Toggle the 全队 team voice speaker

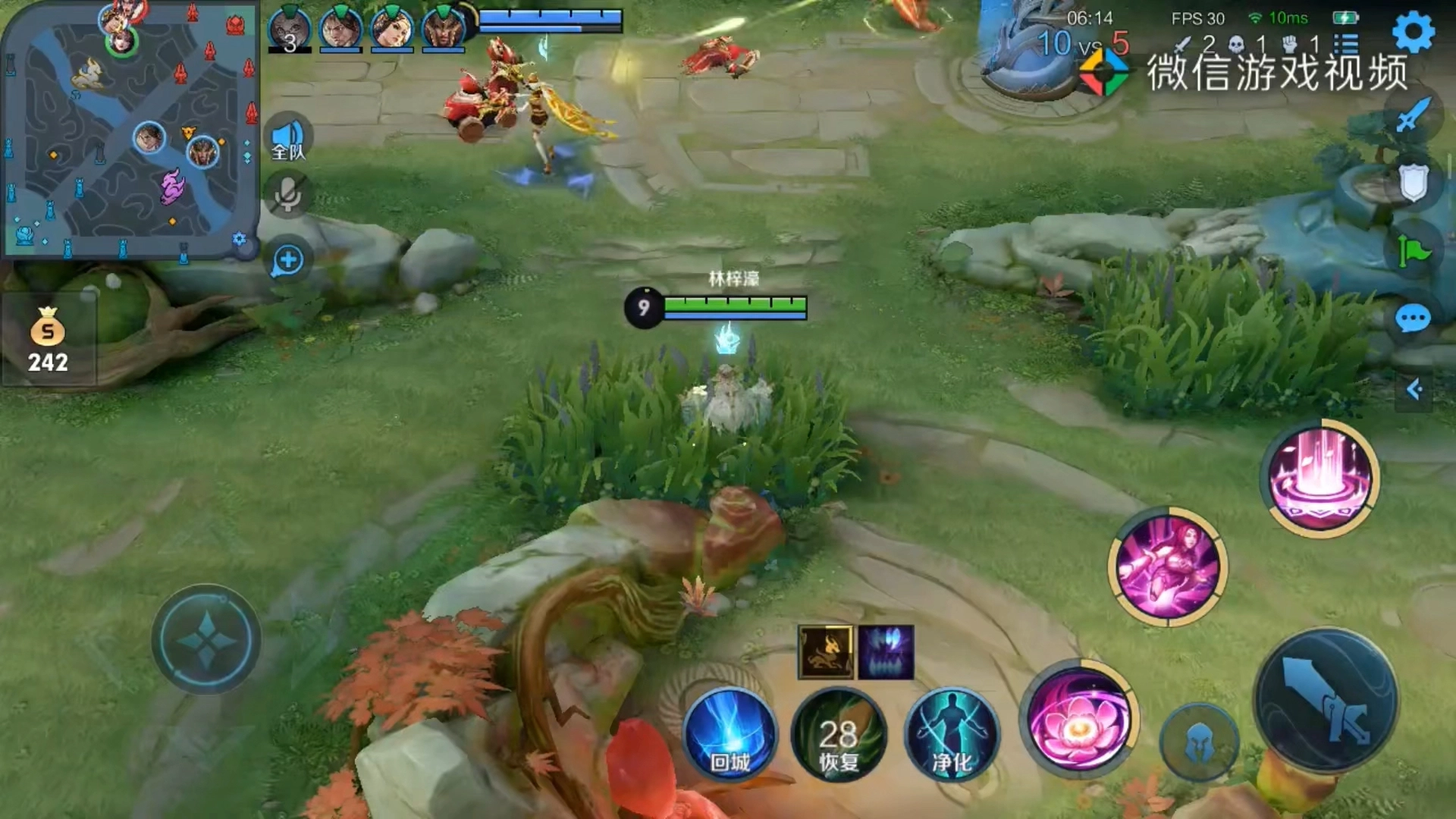point(288,138)
